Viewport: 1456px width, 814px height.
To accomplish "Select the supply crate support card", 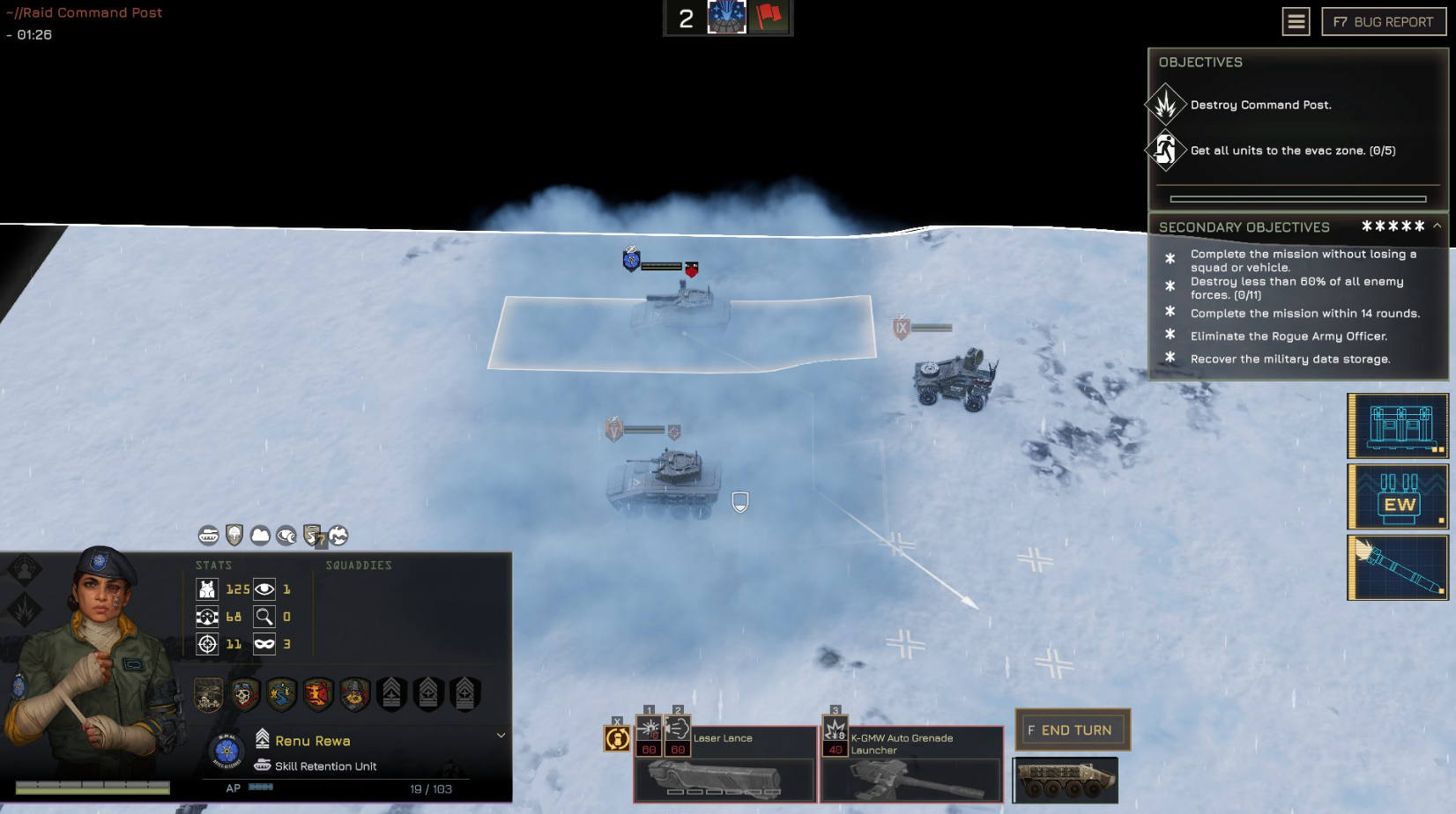I will point(1397,426).
